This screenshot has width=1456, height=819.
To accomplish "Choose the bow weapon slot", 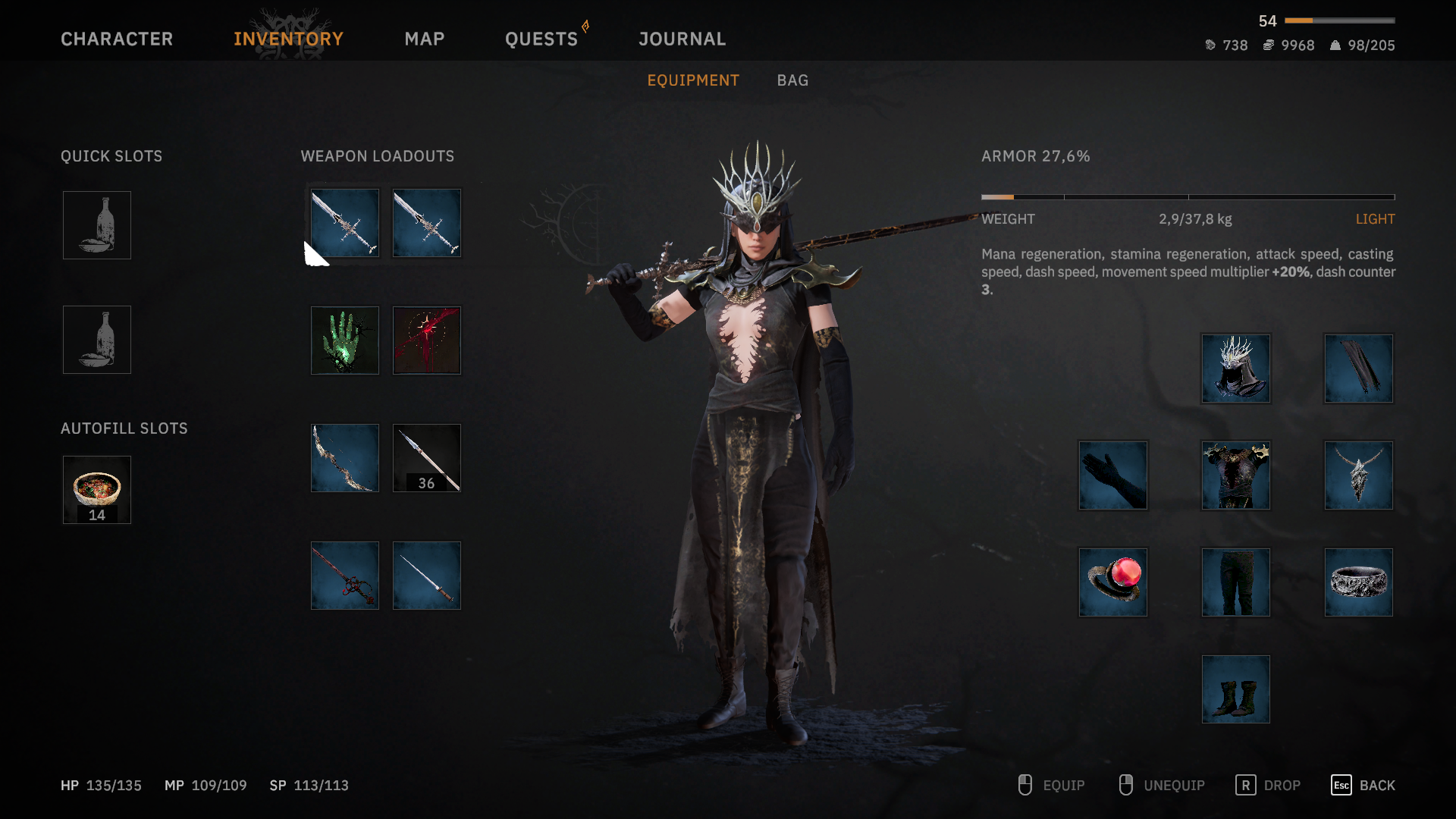I will 345,458.
